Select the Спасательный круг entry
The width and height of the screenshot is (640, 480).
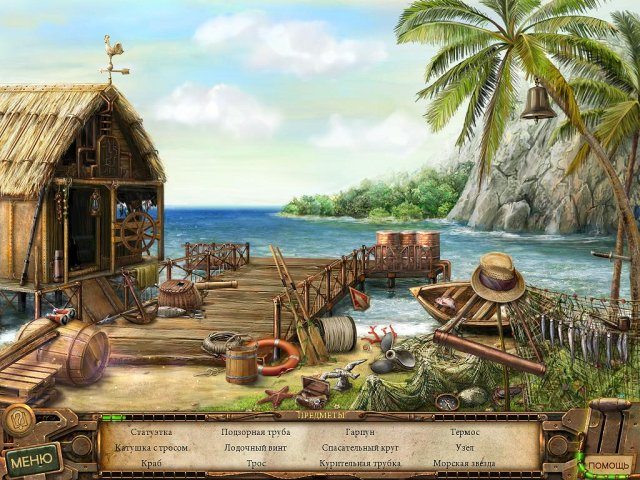point(360,448)
